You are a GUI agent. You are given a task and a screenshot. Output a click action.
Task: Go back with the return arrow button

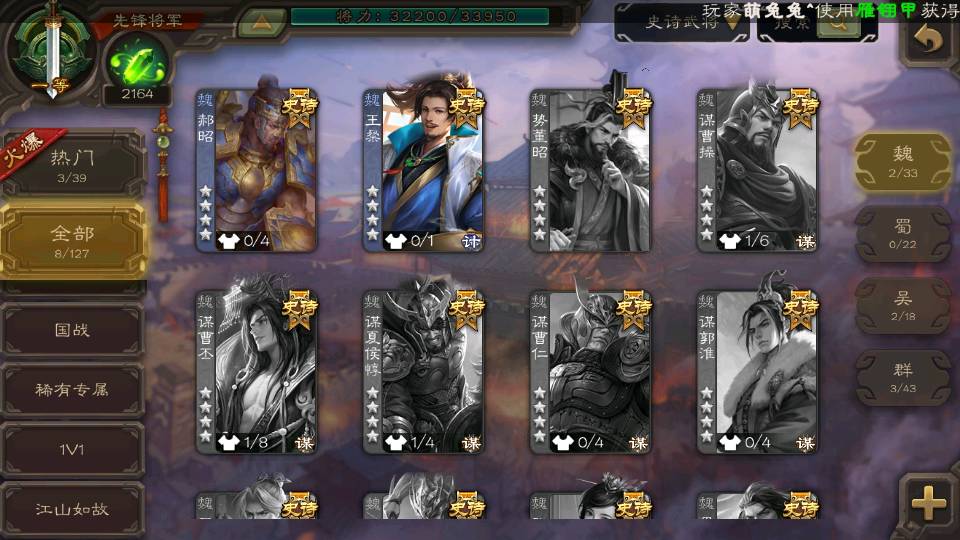(929, 40)
